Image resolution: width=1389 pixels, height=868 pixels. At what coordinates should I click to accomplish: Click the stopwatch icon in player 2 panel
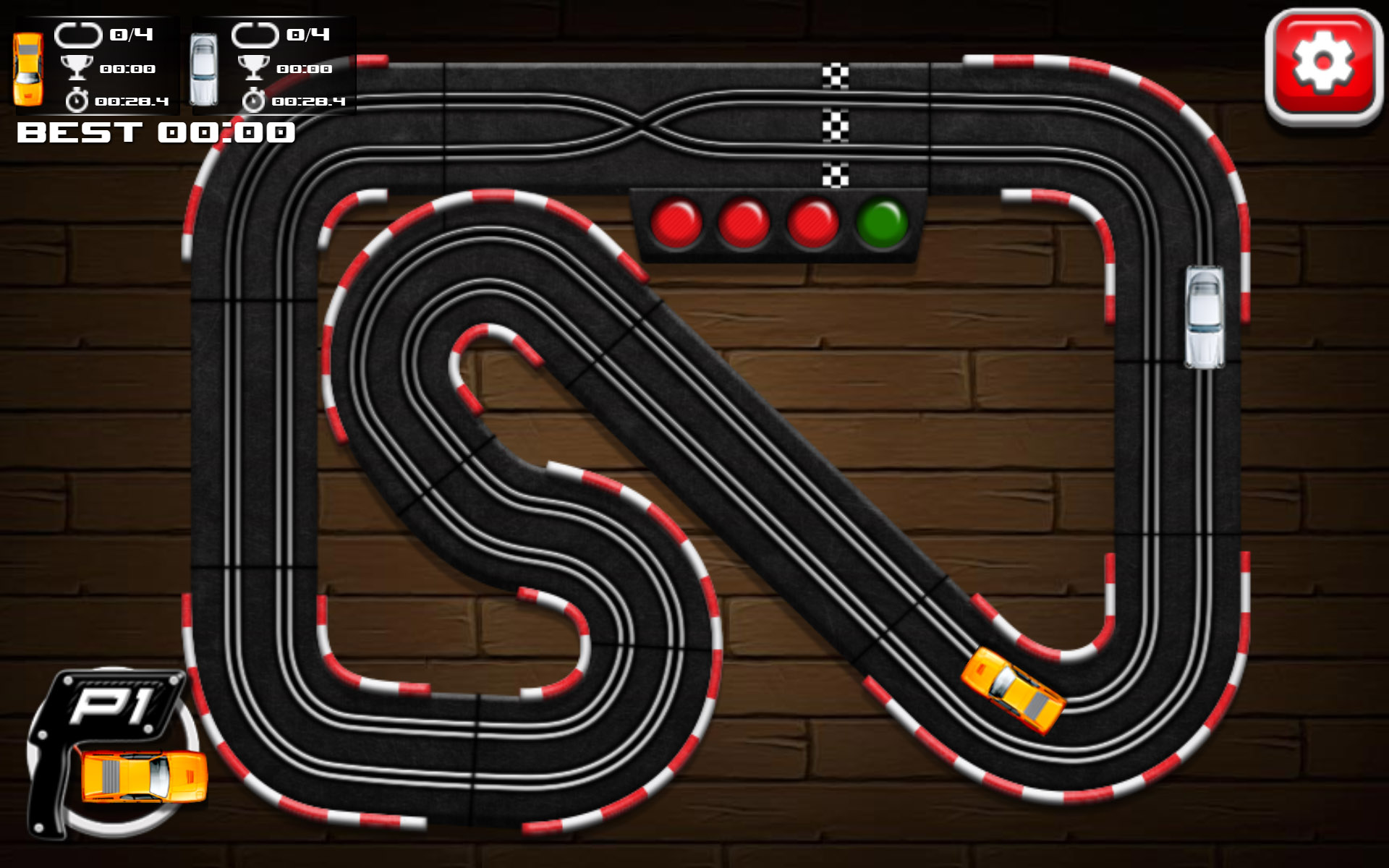[253, 99]
